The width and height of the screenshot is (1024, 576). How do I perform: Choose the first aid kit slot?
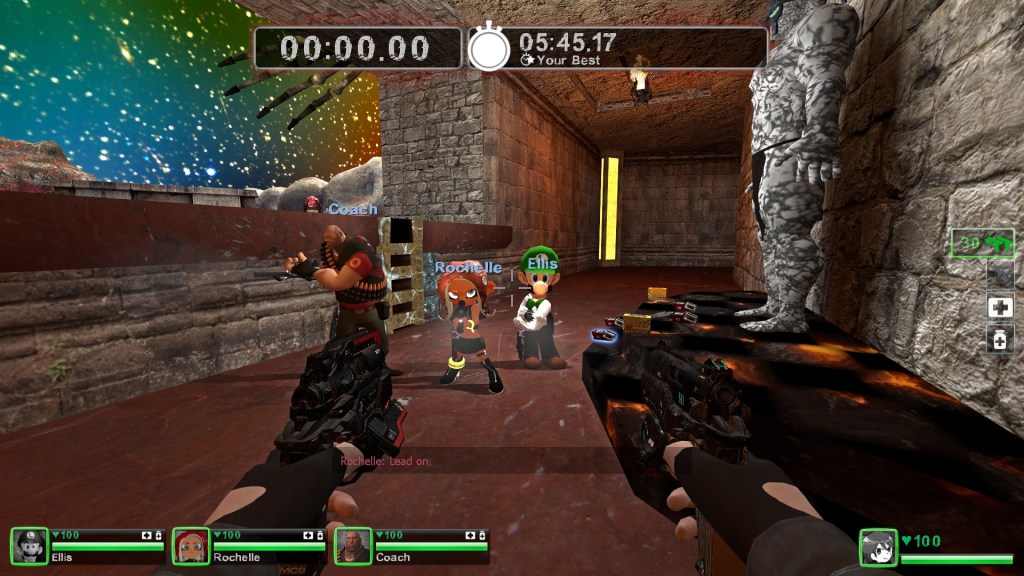pos(1000,308)
